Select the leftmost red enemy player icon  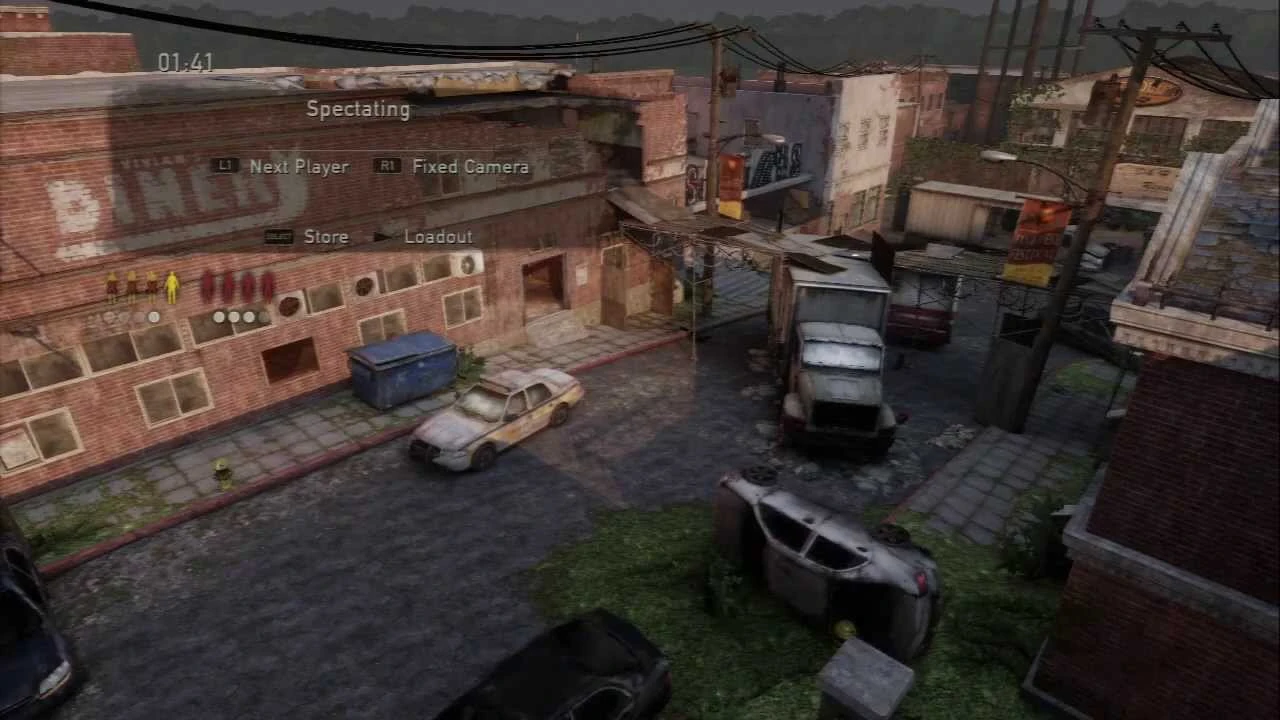(206, 285)
